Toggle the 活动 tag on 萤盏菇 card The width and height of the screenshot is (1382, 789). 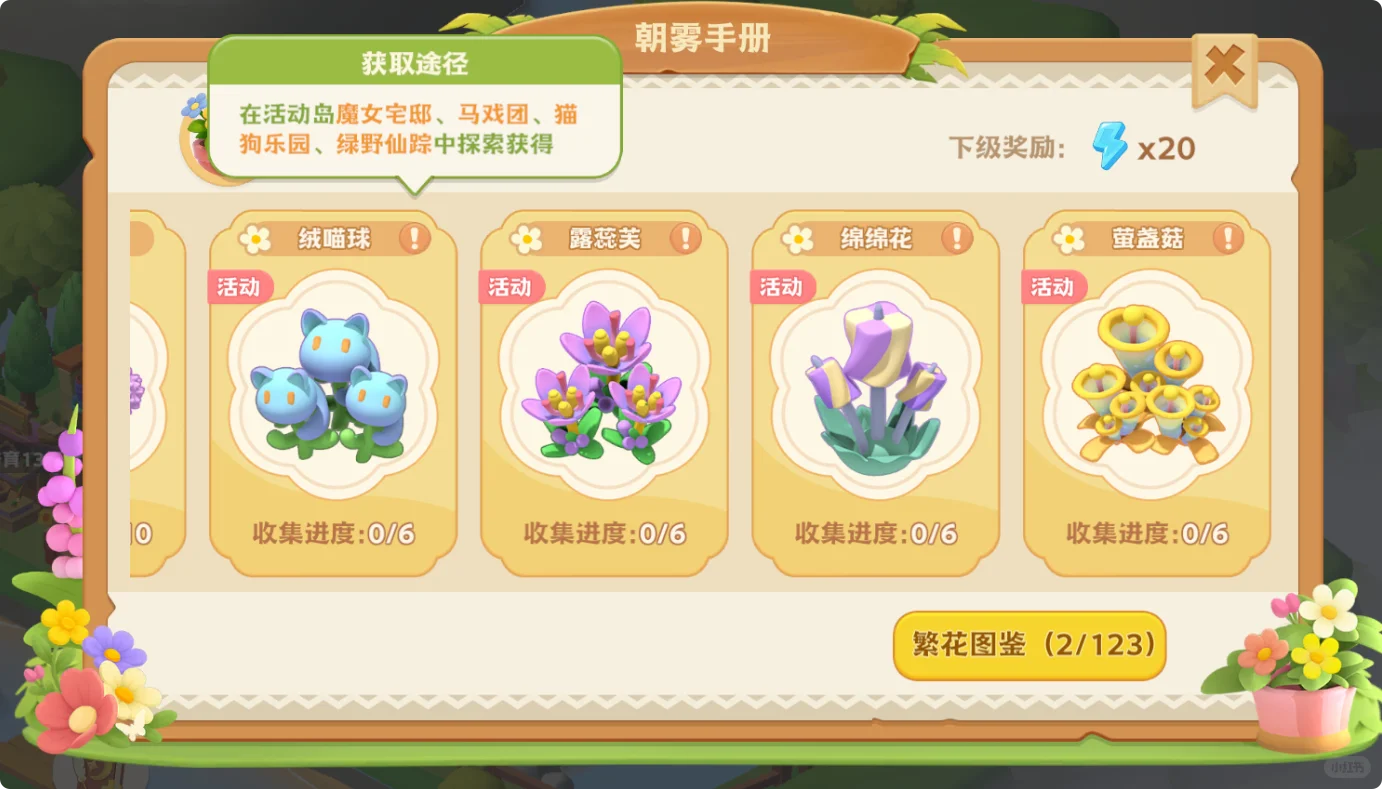click(1052, 287)
